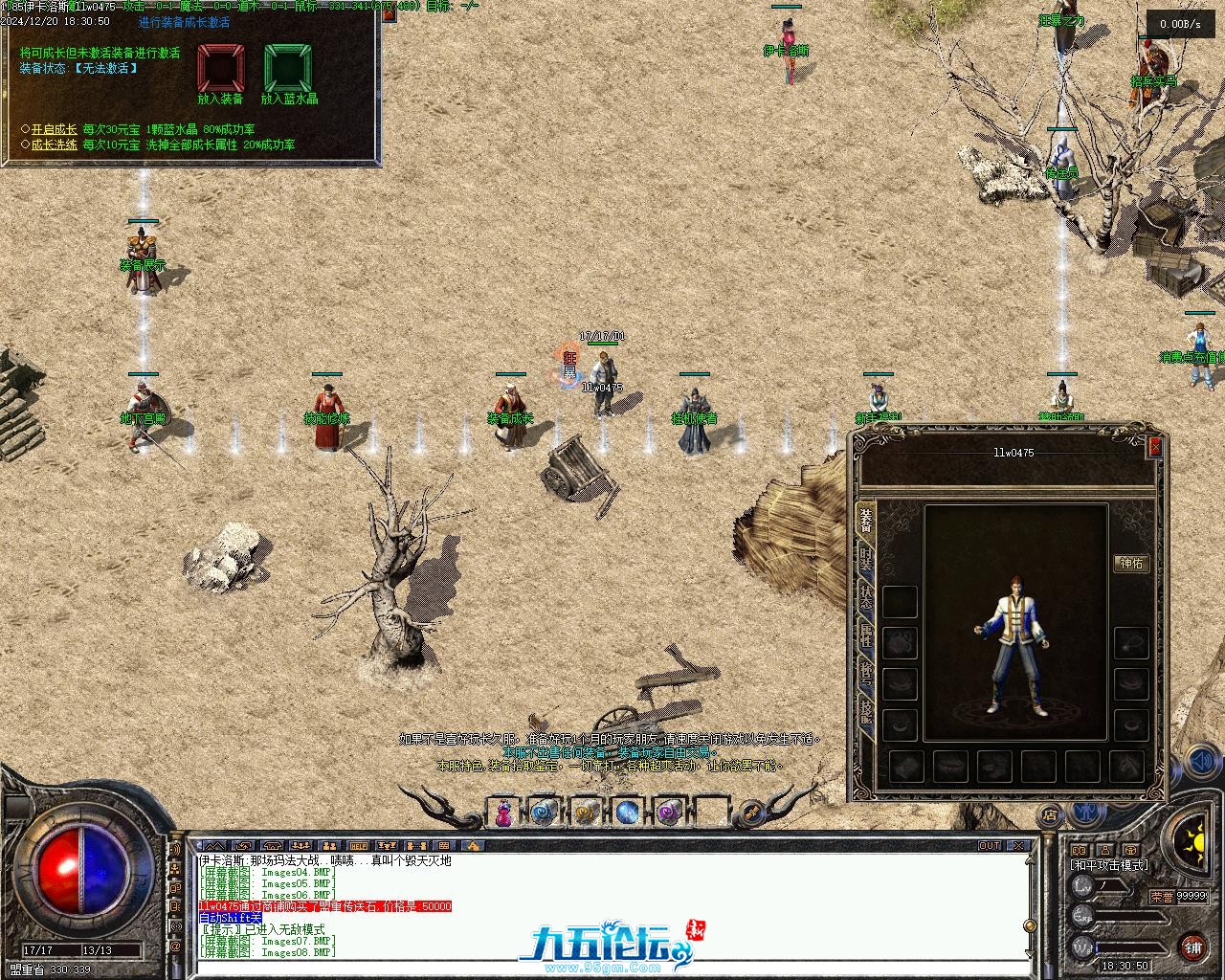Select the red 放入装备 equipment slot

click(x=220, y=69)
